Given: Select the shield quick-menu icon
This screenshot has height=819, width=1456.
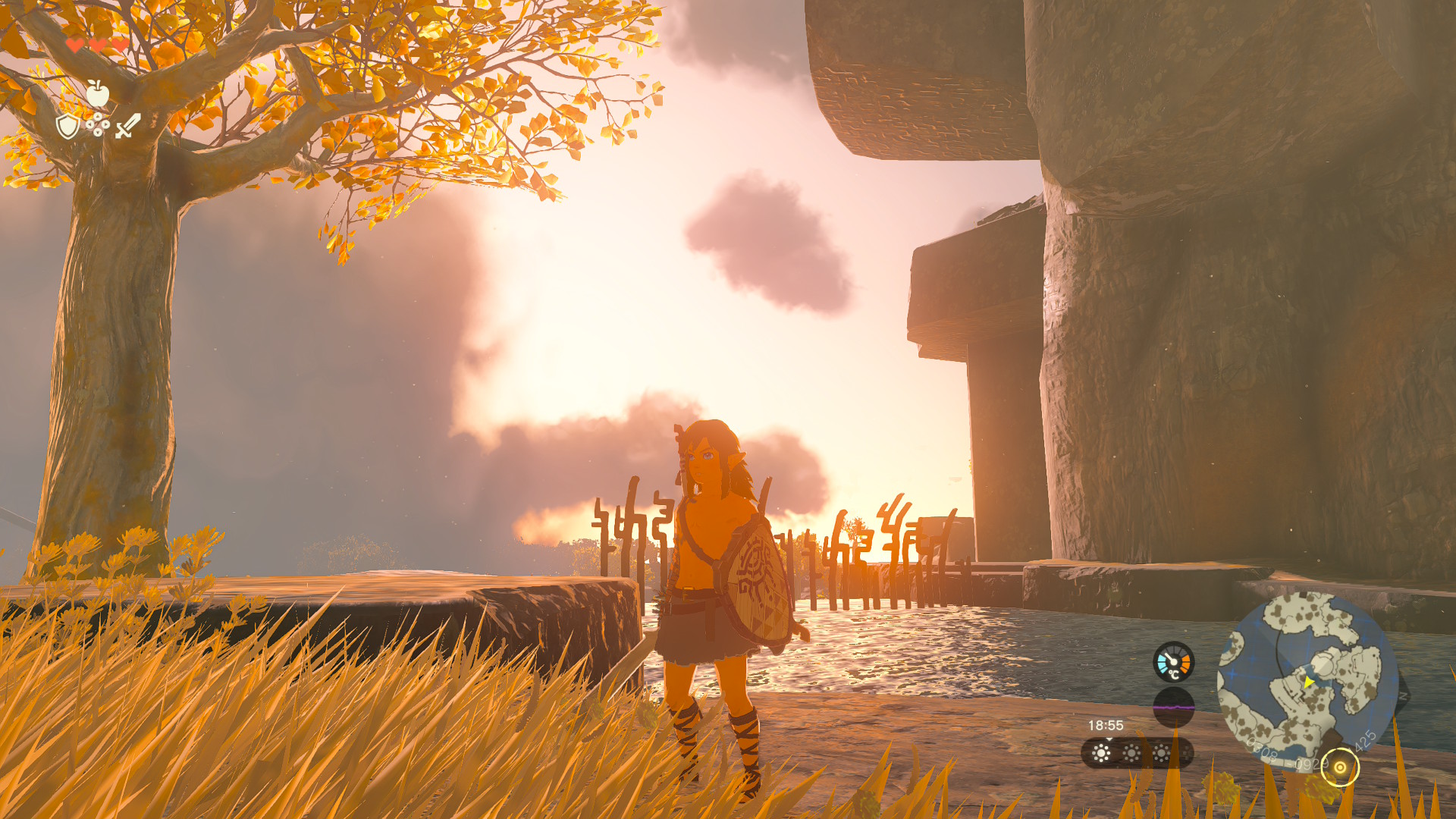Looking at the screenshot, I should click(67, 126).
